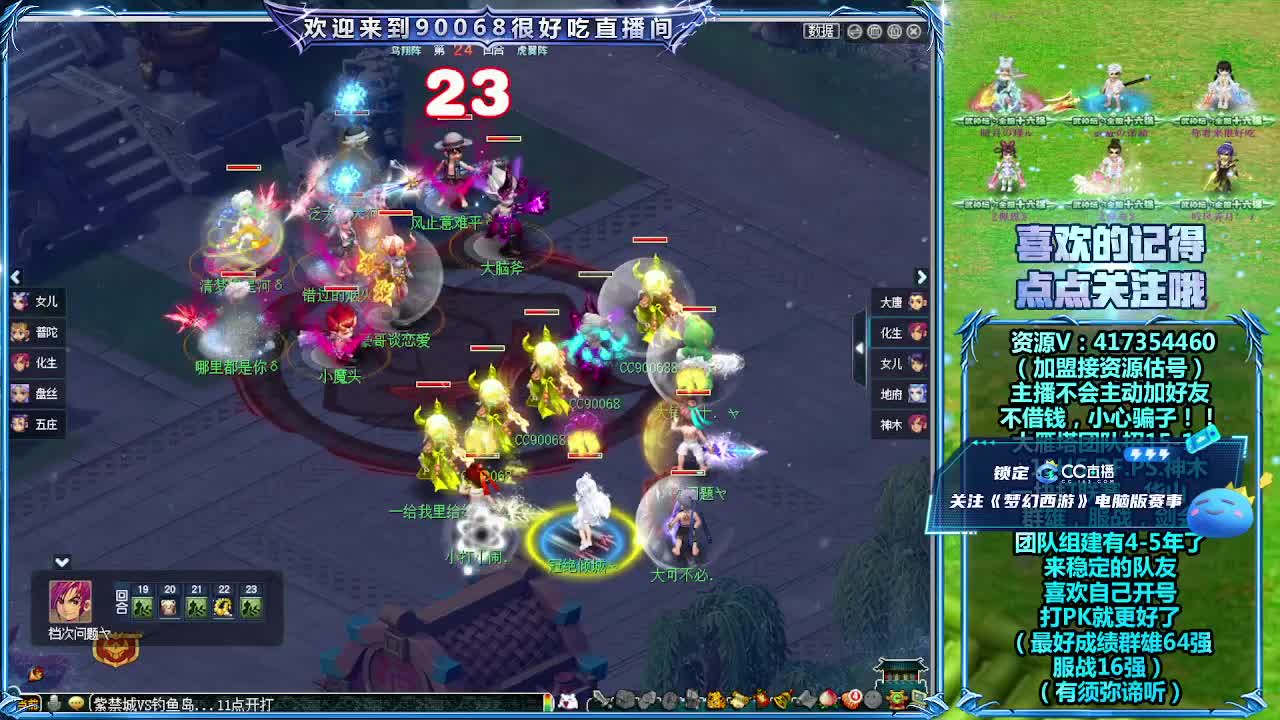Click the white pet icon at the hotbar's left end
The image size is (1280, 720).
click(x=566, y=702)
